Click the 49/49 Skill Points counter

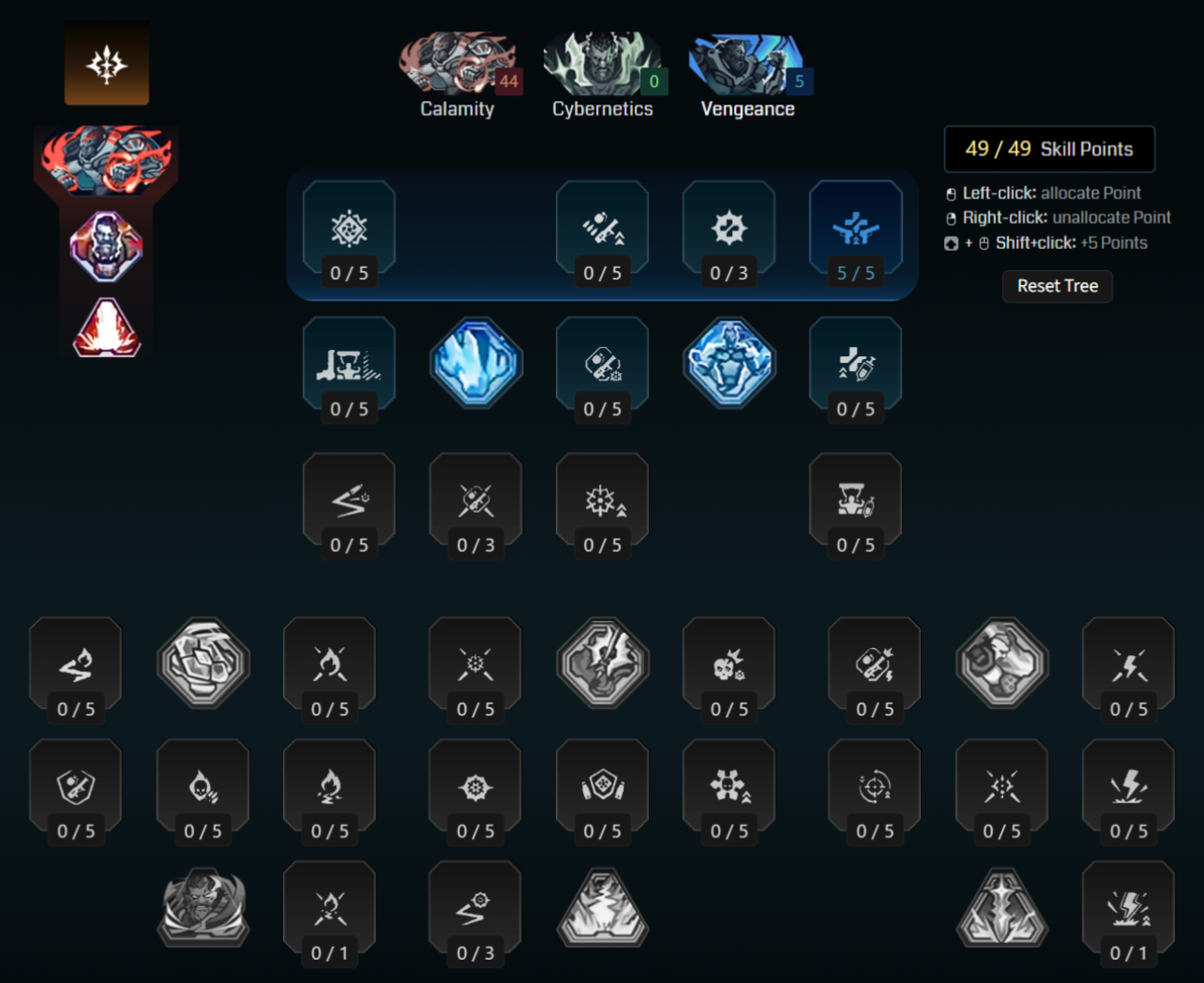point(1049,148)
